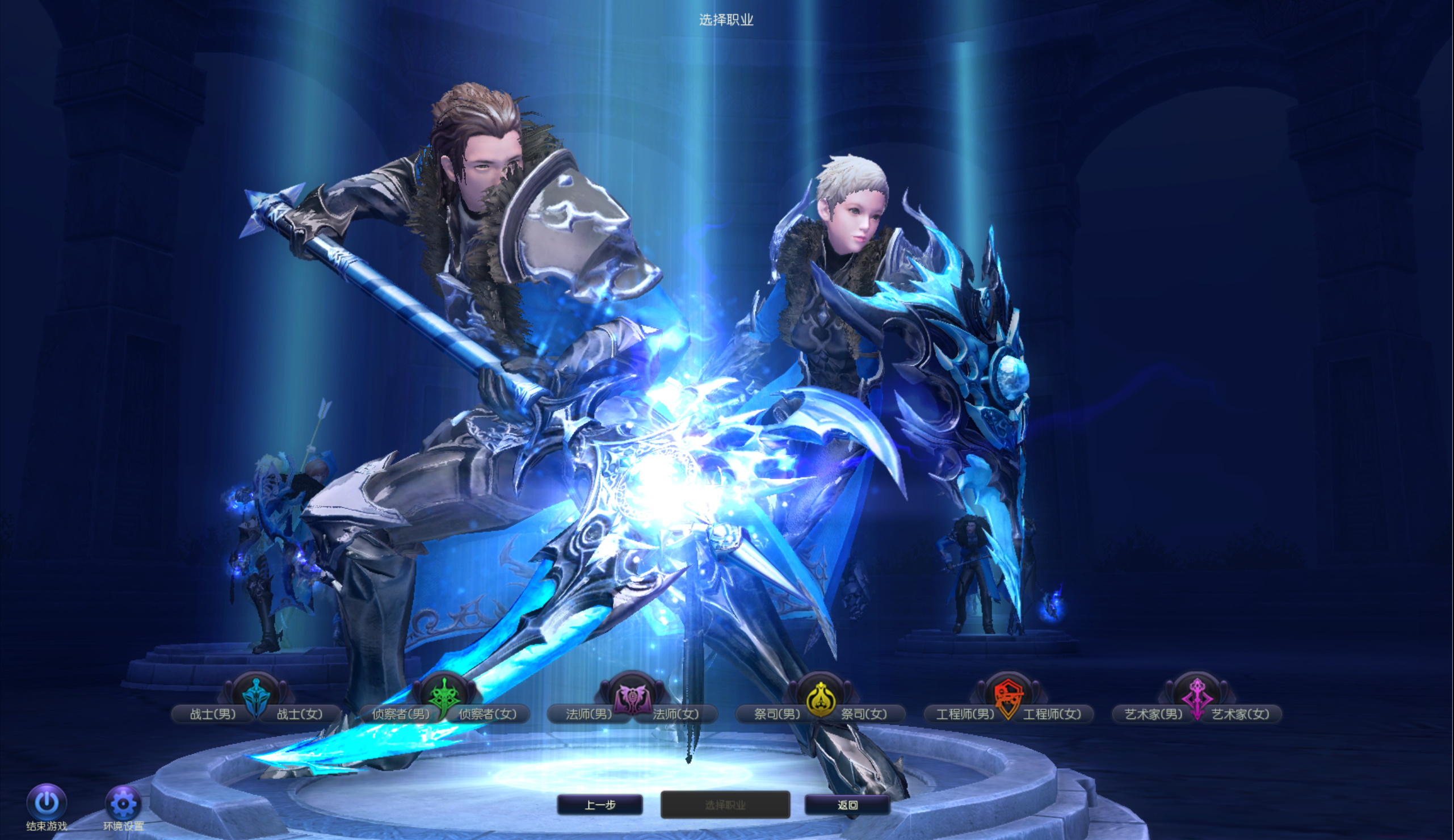Pick the male Priest class 祭司(男)

click(777, 714)
